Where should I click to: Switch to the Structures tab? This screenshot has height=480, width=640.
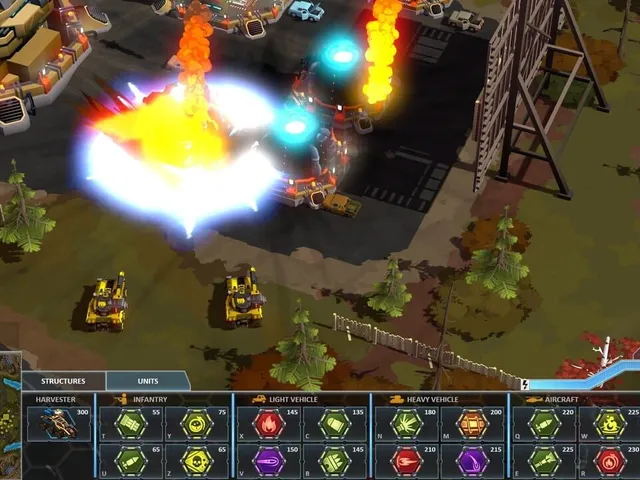[x=63, y=381]
